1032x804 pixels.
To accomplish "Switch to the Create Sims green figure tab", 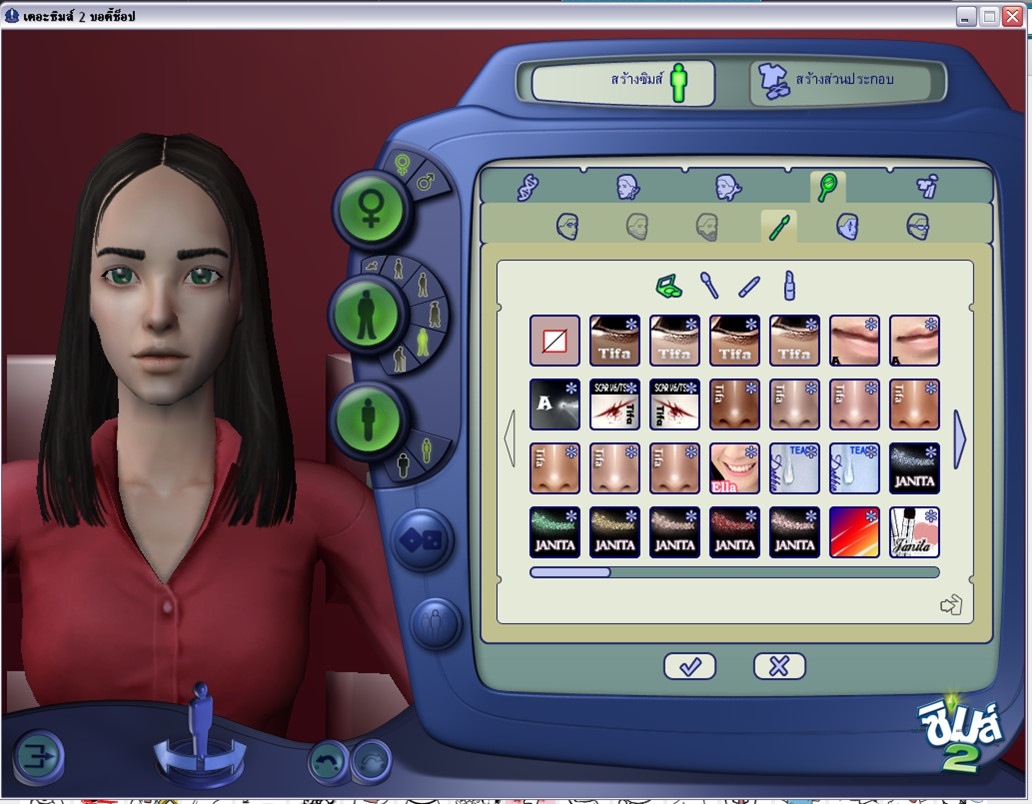I will pyautogui.click(x=623, y=82).
